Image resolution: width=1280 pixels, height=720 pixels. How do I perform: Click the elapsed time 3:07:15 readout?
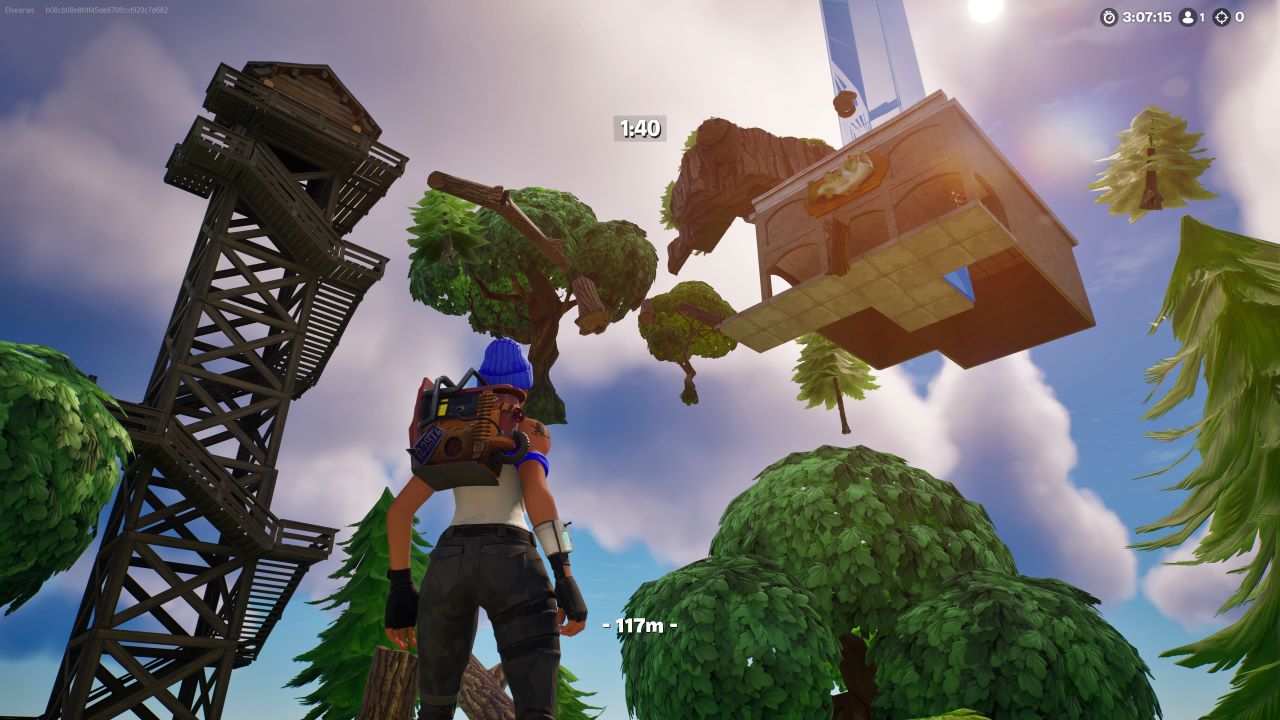click(x=1148, y=16)
